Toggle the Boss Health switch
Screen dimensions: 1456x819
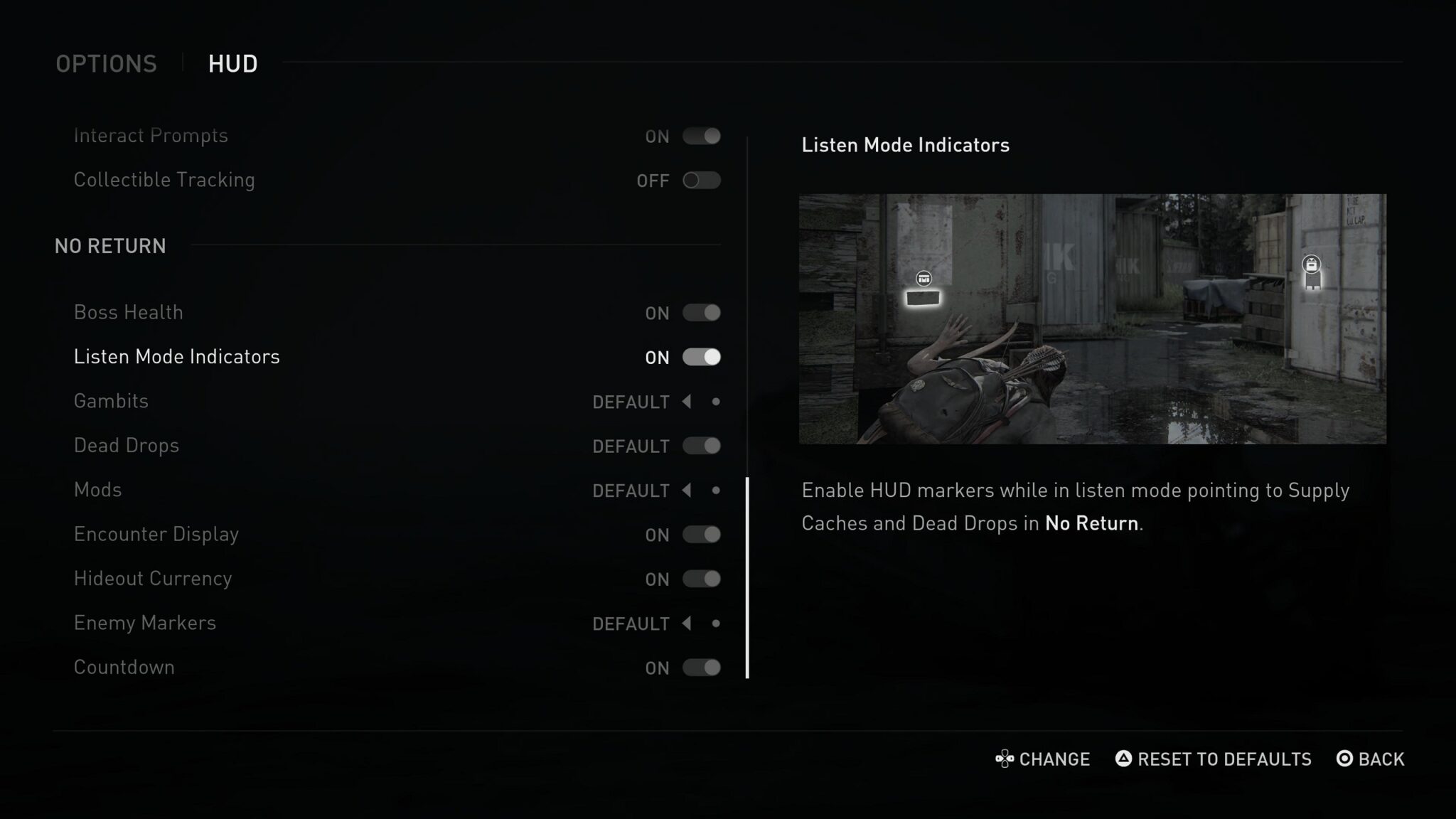pos(701,313)
